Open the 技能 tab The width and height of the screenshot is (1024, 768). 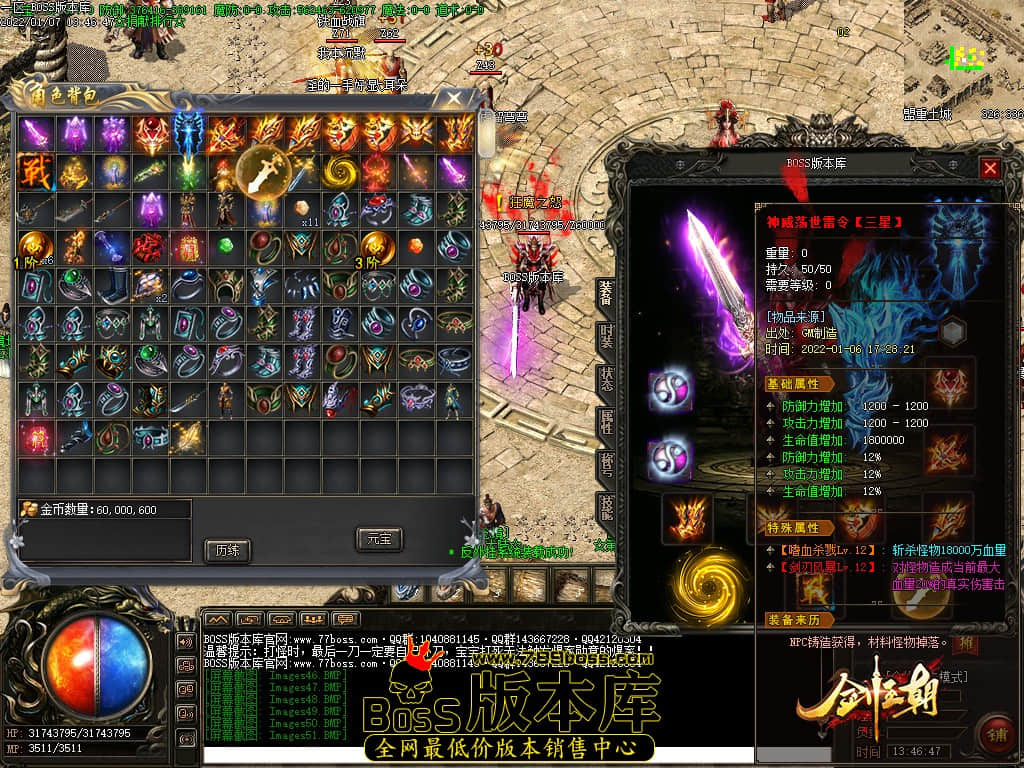click(606, 507)
